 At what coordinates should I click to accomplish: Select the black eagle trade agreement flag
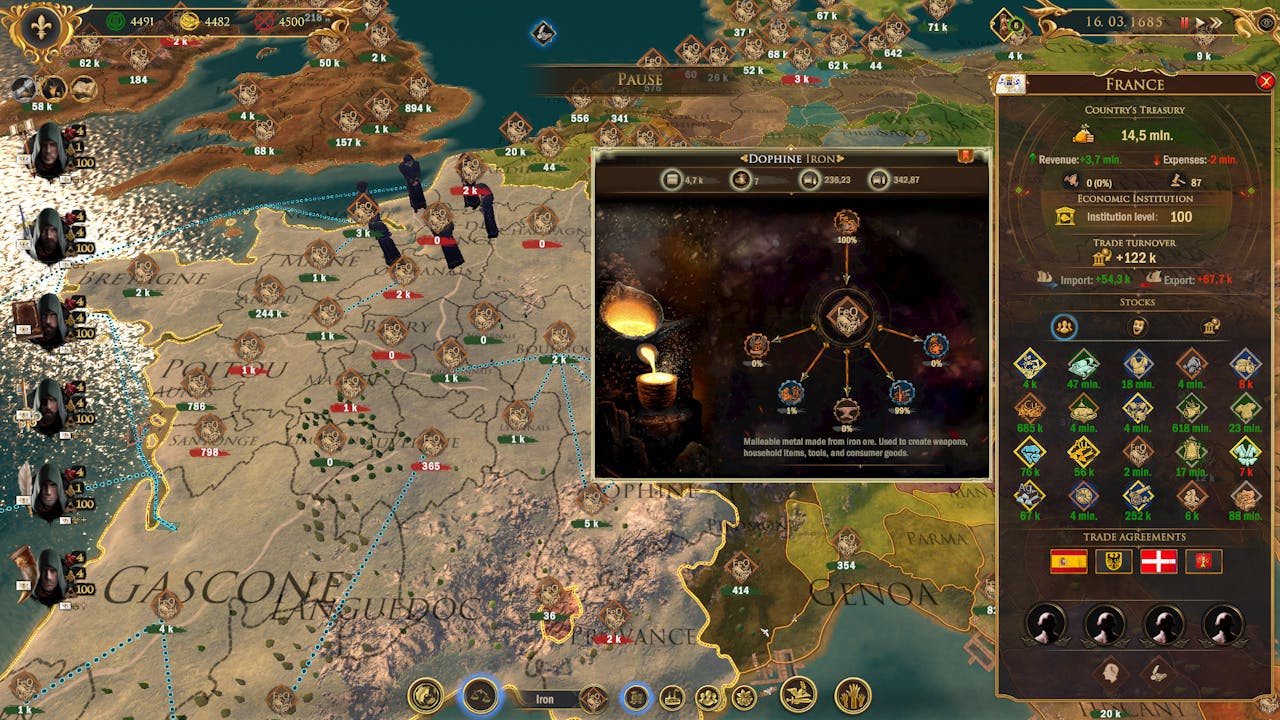pos(1113,561)
